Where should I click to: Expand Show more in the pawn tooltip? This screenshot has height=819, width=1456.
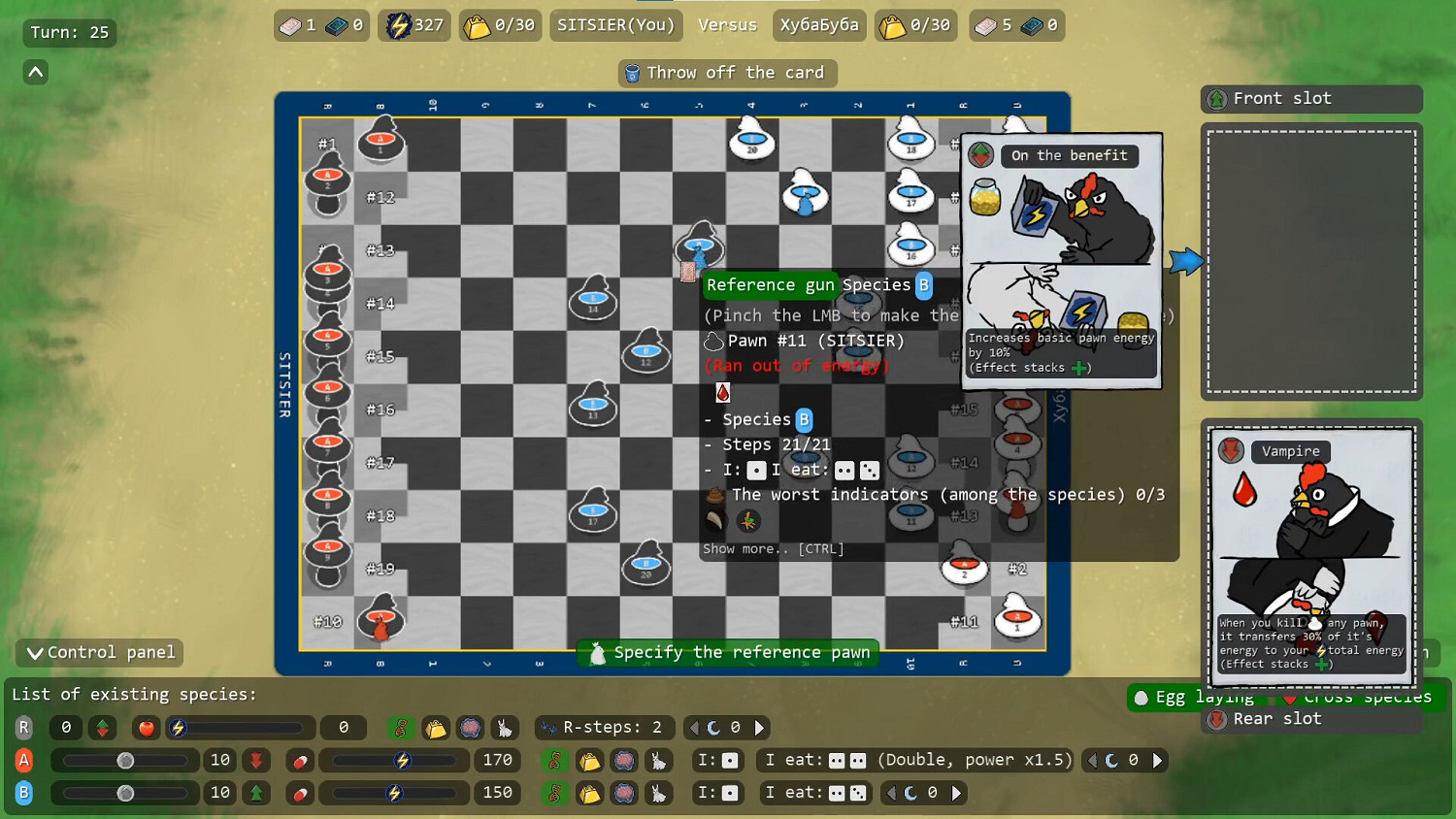point(772,548)
